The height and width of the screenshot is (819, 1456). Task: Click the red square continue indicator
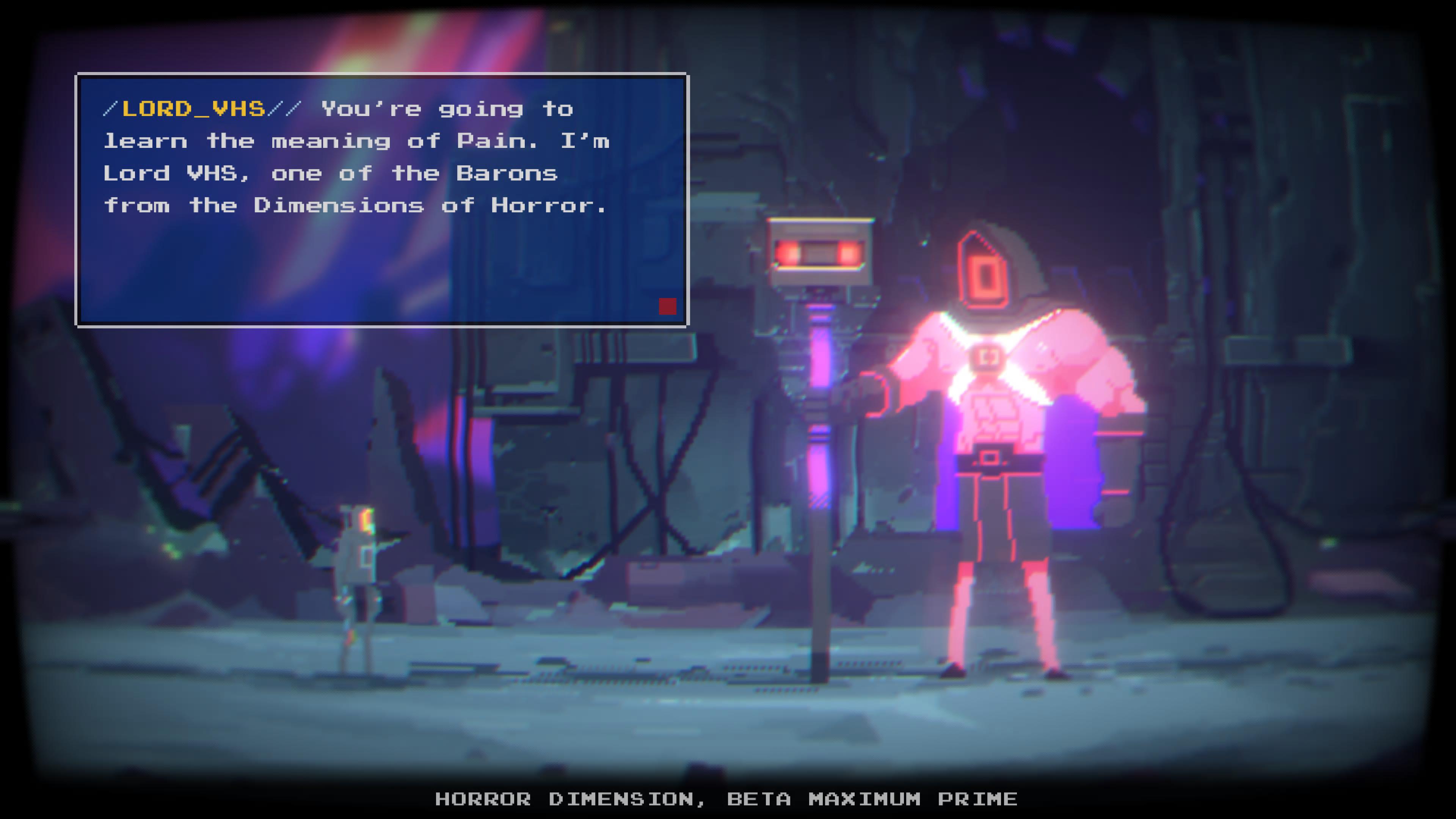tap(667, 306)
